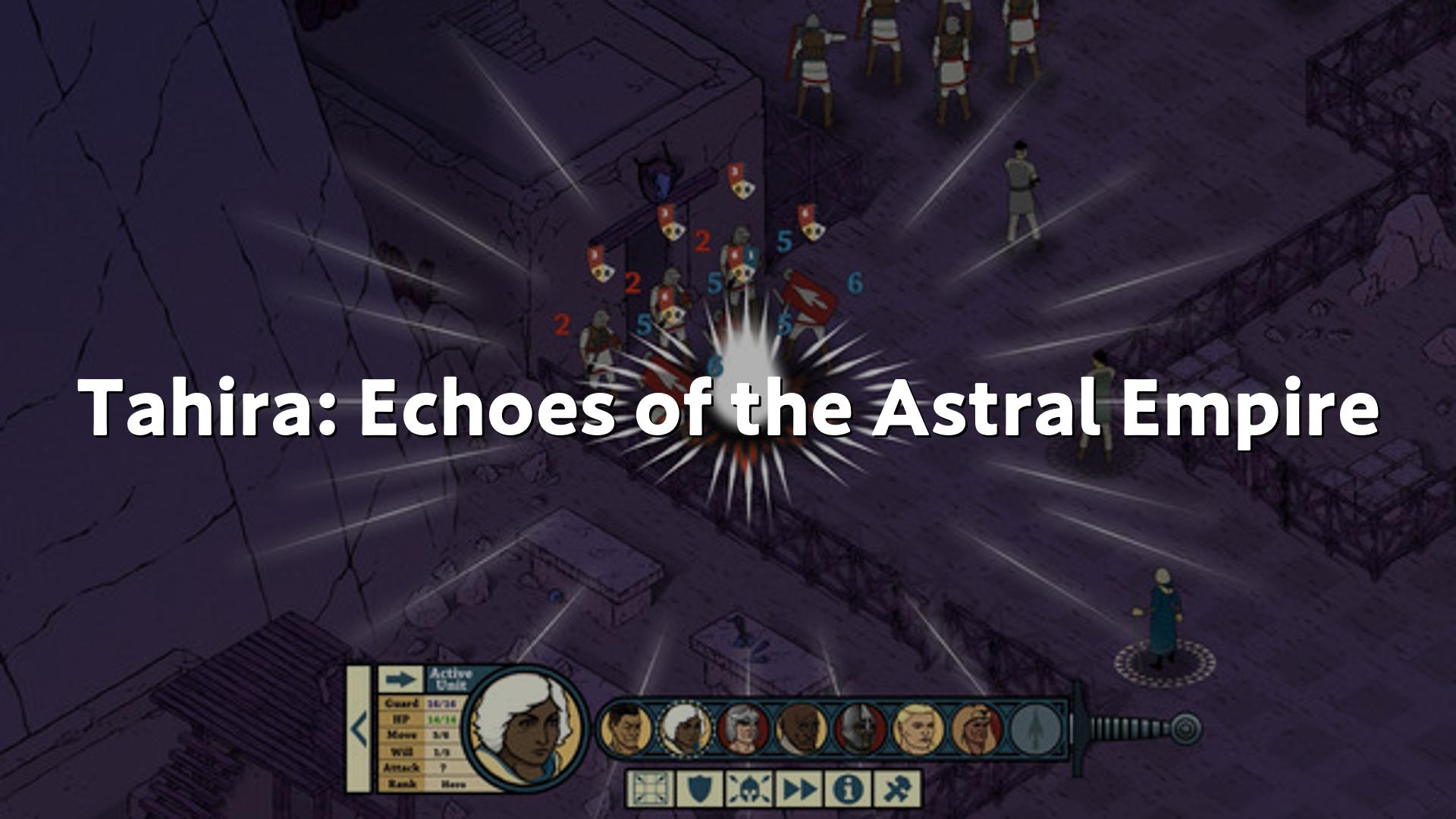Pick the headscarf-wearing unit portrait
Viewport: 1456px width, 819px height.
pyautogui.click(x=977, y=730)
